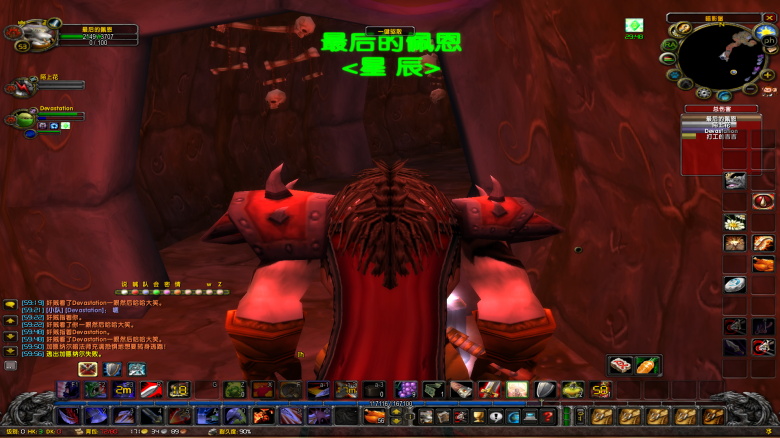Select party member Devastation's portrait
Viewport: 780px width, 438px height.
point(23,120)
